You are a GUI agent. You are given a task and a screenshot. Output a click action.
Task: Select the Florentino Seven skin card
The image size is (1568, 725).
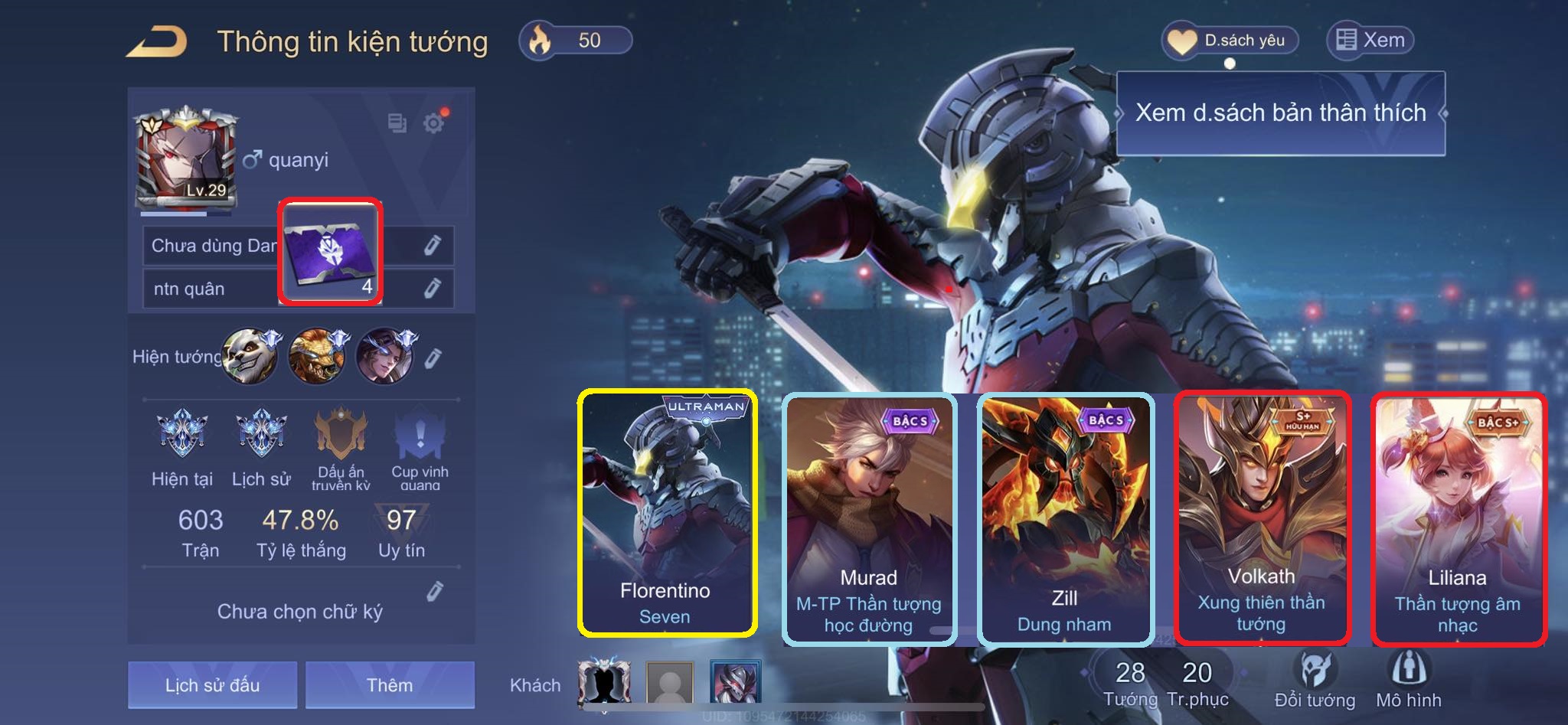[667, 513]
